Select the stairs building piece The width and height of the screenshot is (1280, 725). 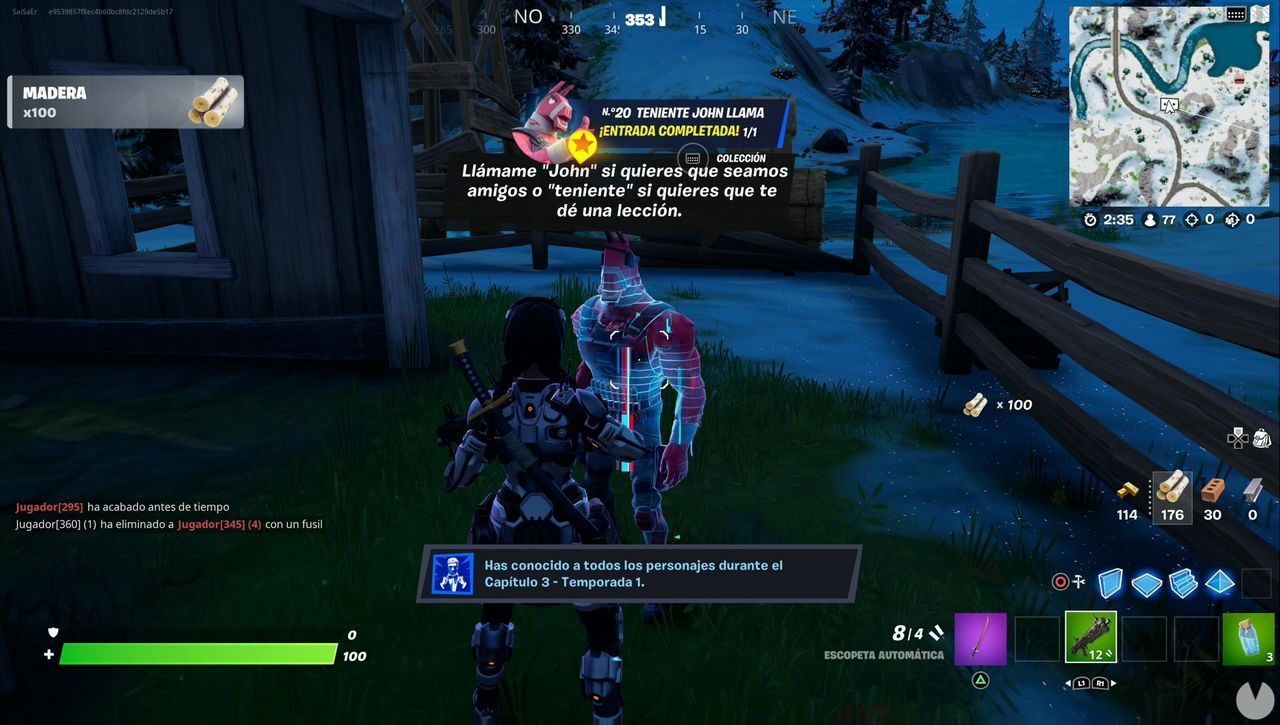point(1184,583)
